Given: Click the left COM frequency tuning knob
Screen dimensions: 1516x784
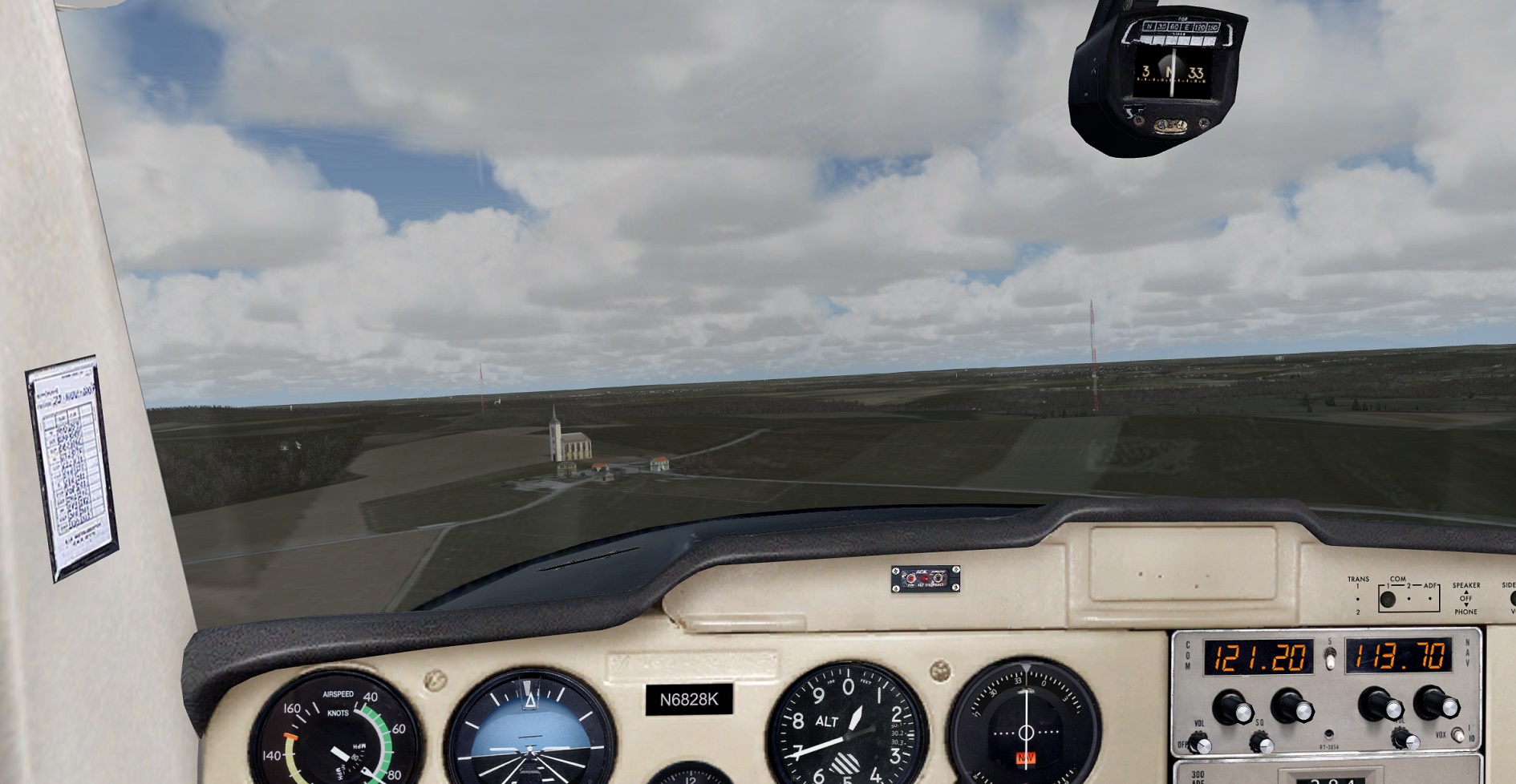Looking at the screenshot, I should pos(1231,708).
